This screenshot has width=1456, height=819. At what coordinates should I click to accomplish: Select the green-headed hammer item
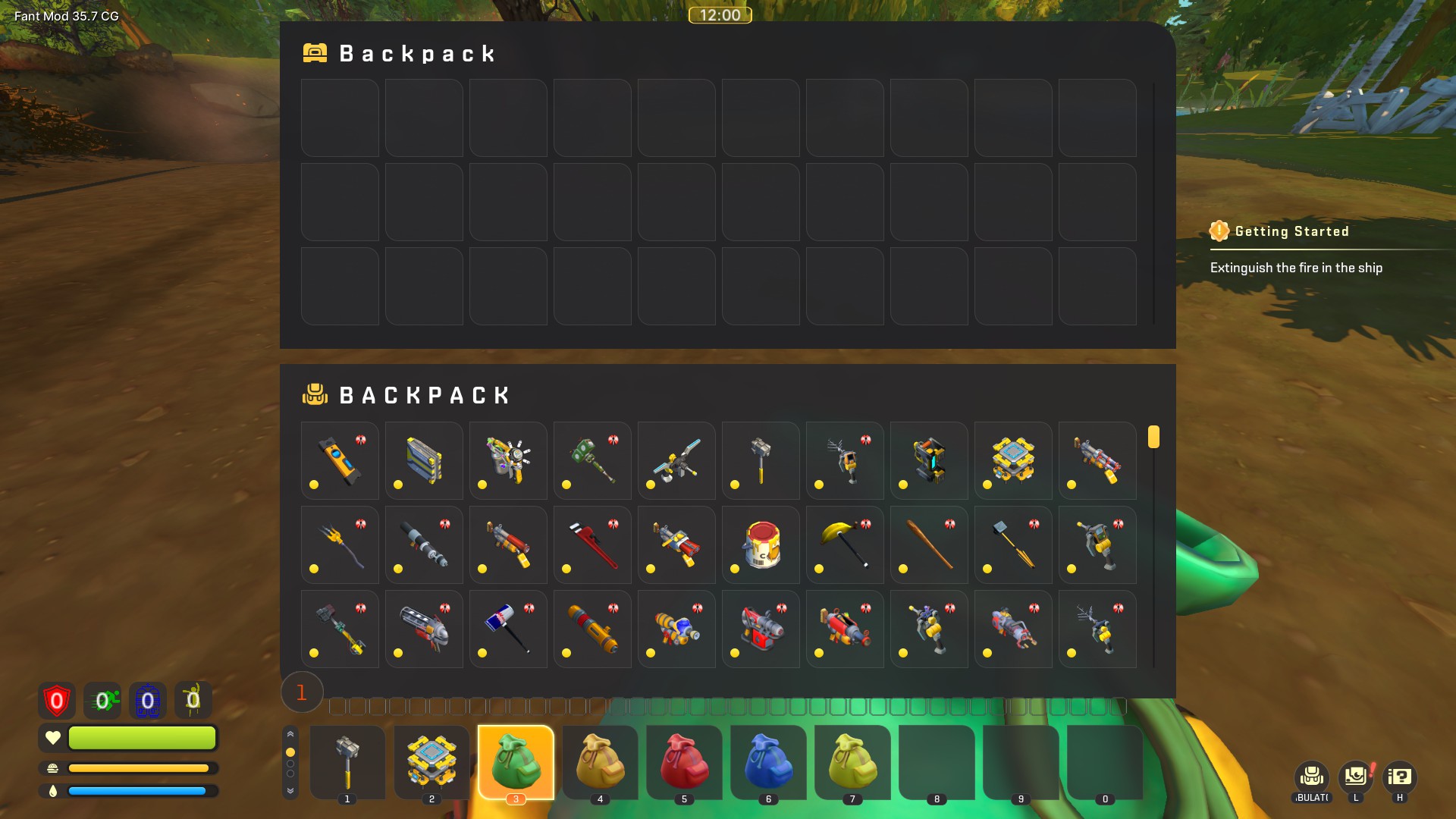[x=592, y=460]
